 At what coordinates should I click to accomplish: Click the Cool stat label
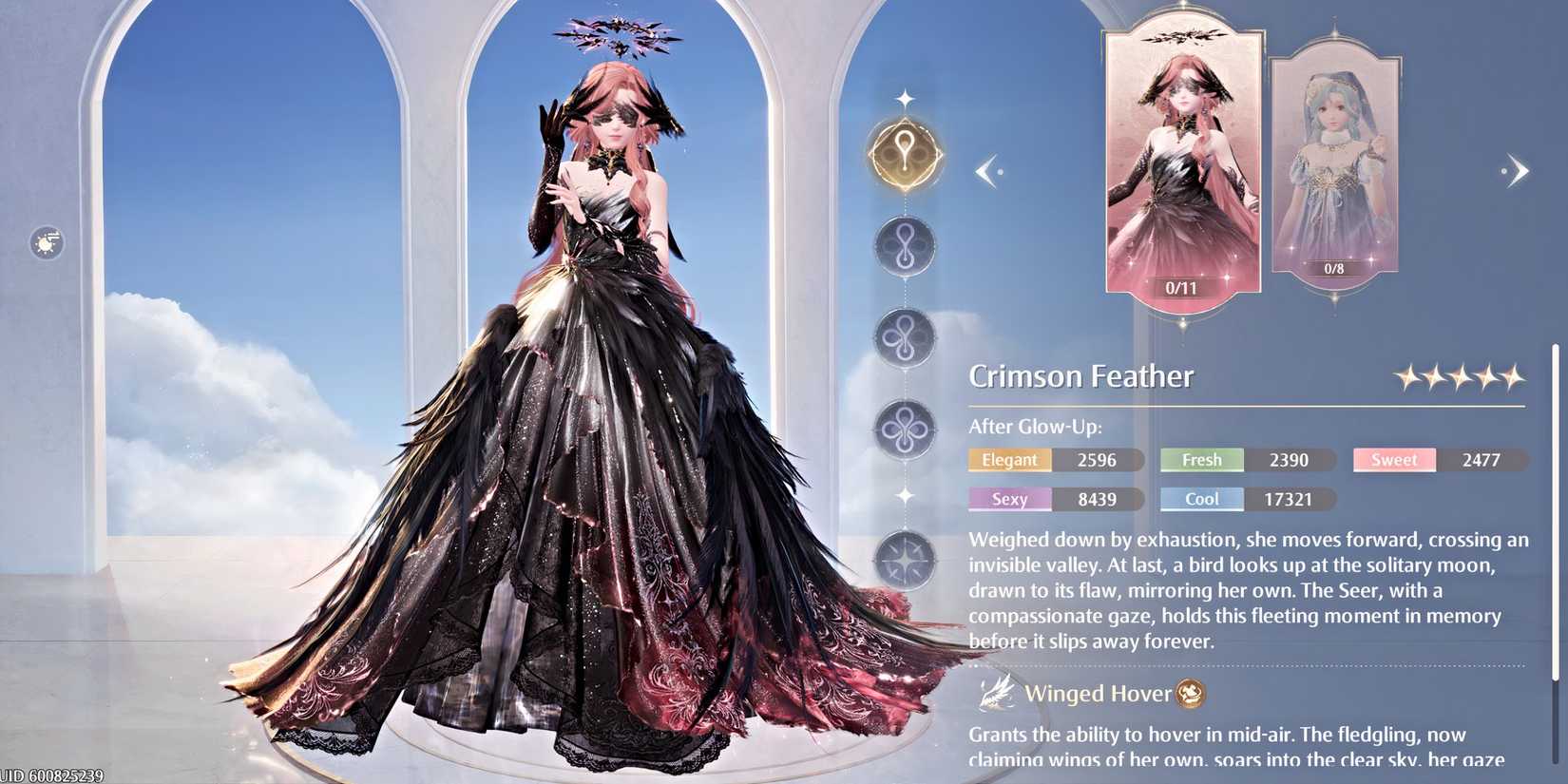pos(1201,499)
